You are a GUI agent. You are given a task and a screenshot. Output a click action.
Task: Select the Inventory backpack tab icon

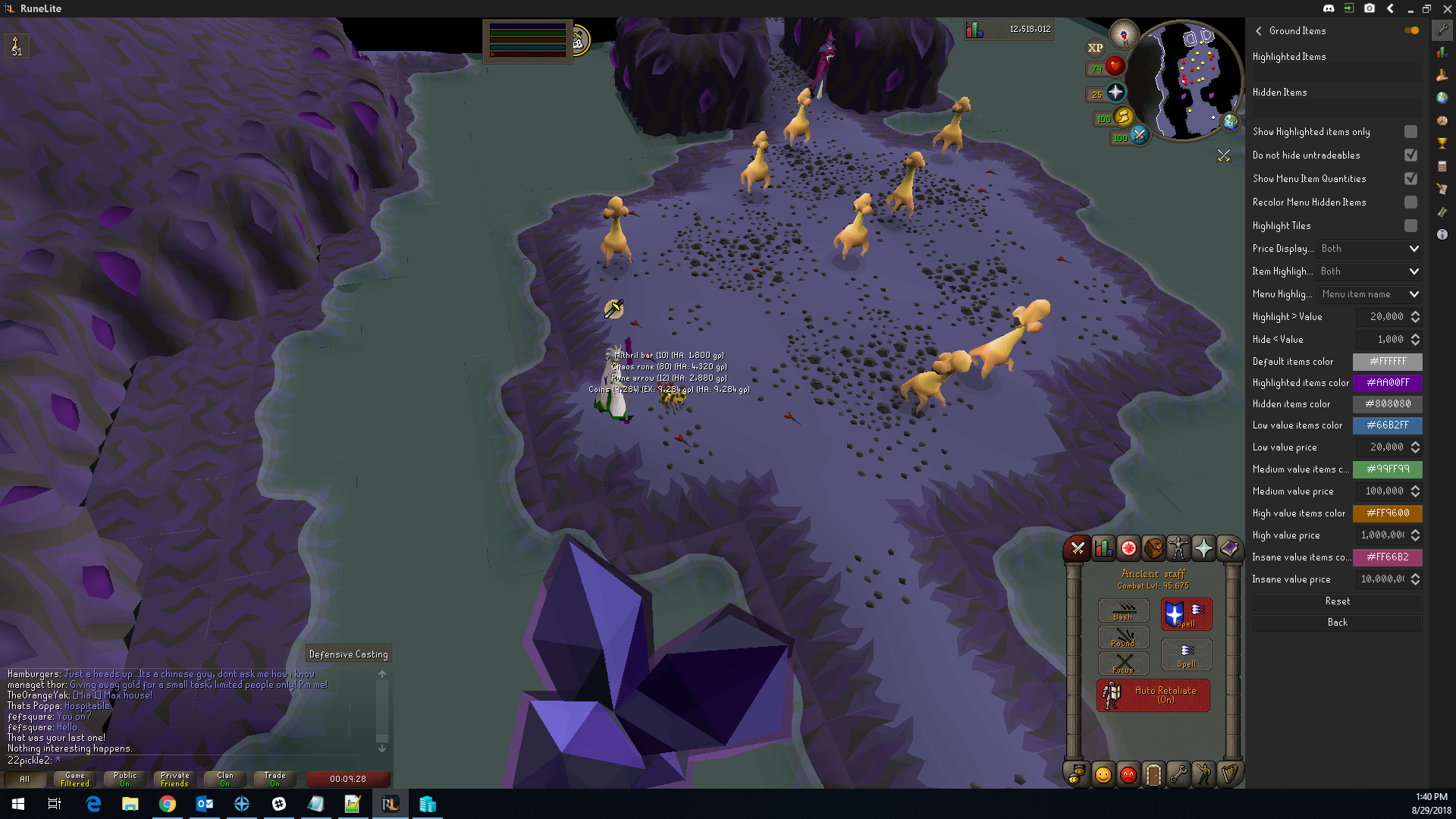[x=1153, y=548]
